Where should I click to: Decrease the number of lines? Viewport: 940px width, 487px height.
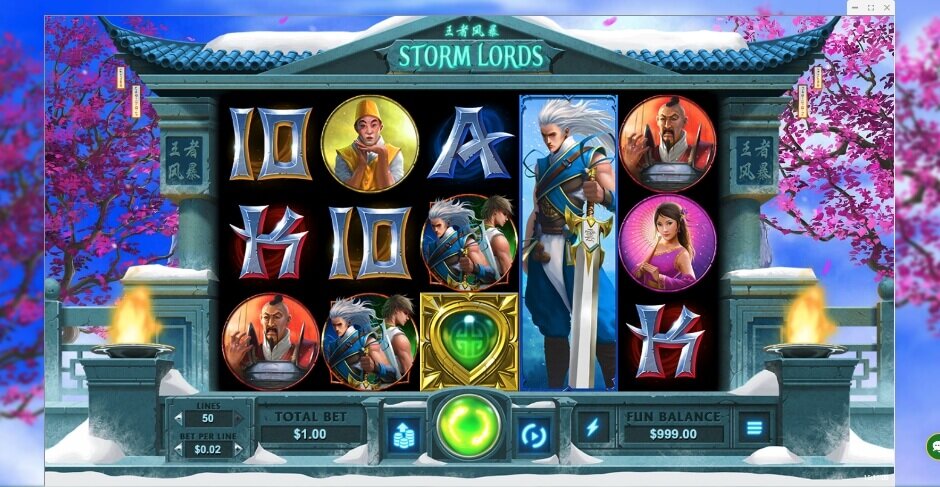[179, 419]
